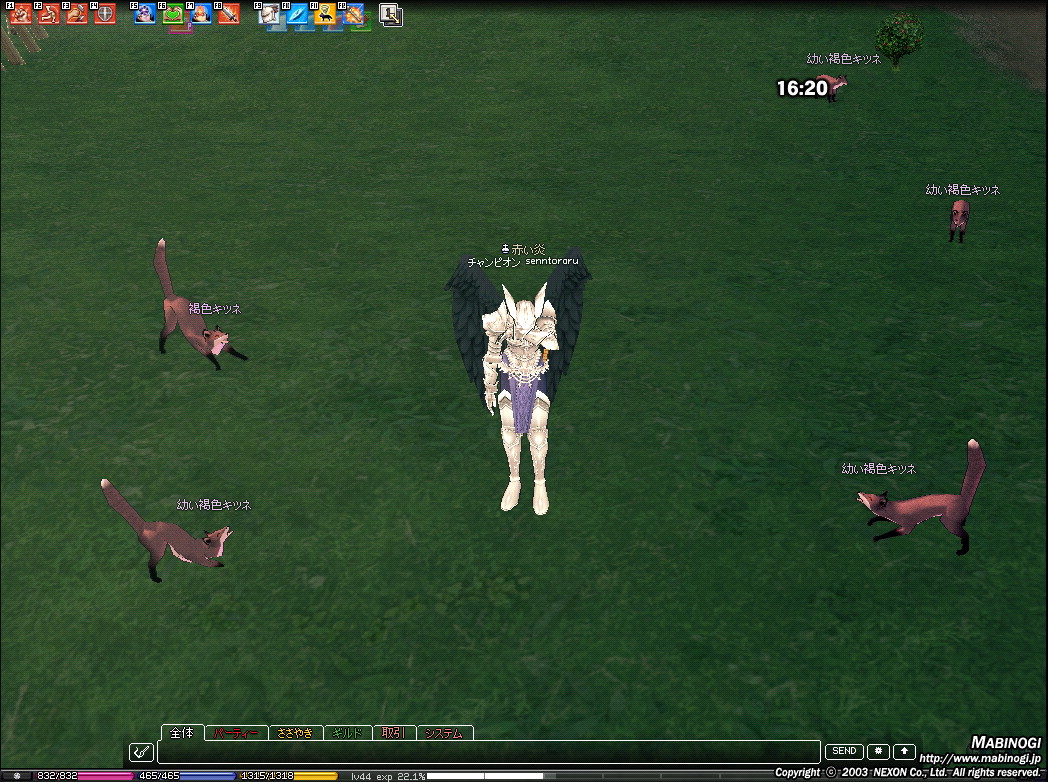Use the flame-haired character skill on F7
The height and width of the screenshot is (782, 1048).
coord(201,15)
